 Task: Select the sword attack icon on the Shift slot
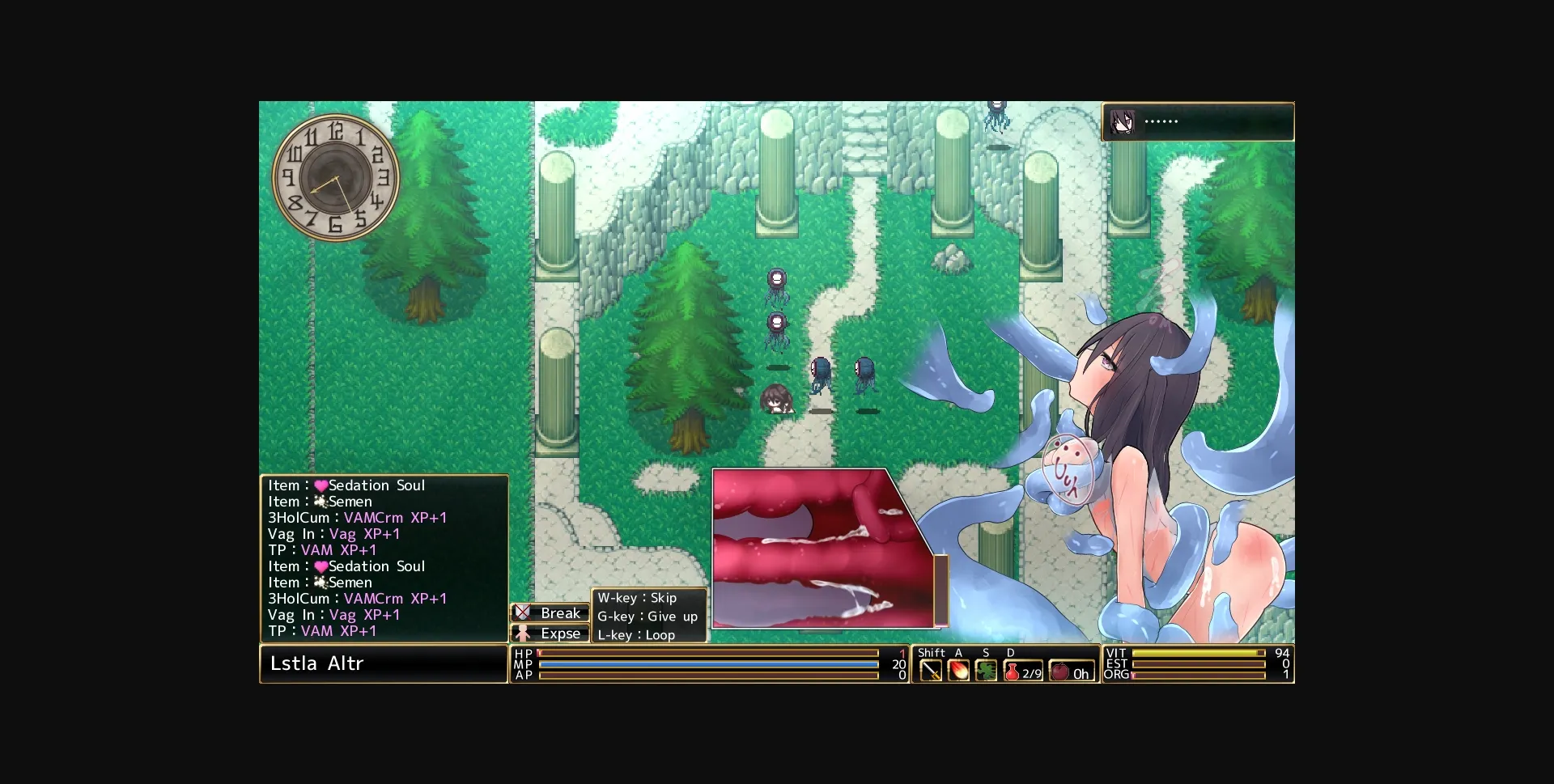931,670
